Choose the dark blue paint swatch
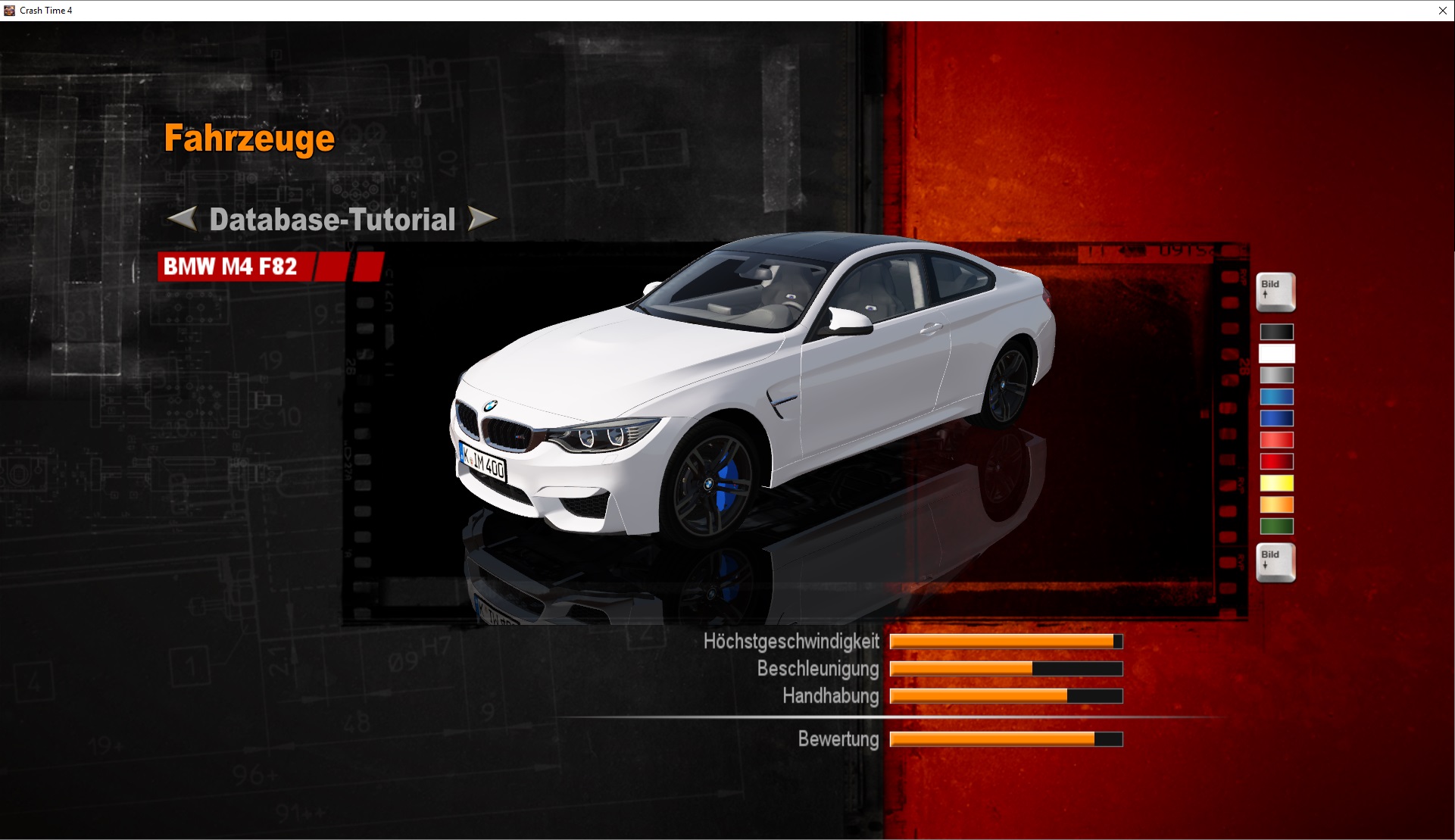 coord(1276,418)
